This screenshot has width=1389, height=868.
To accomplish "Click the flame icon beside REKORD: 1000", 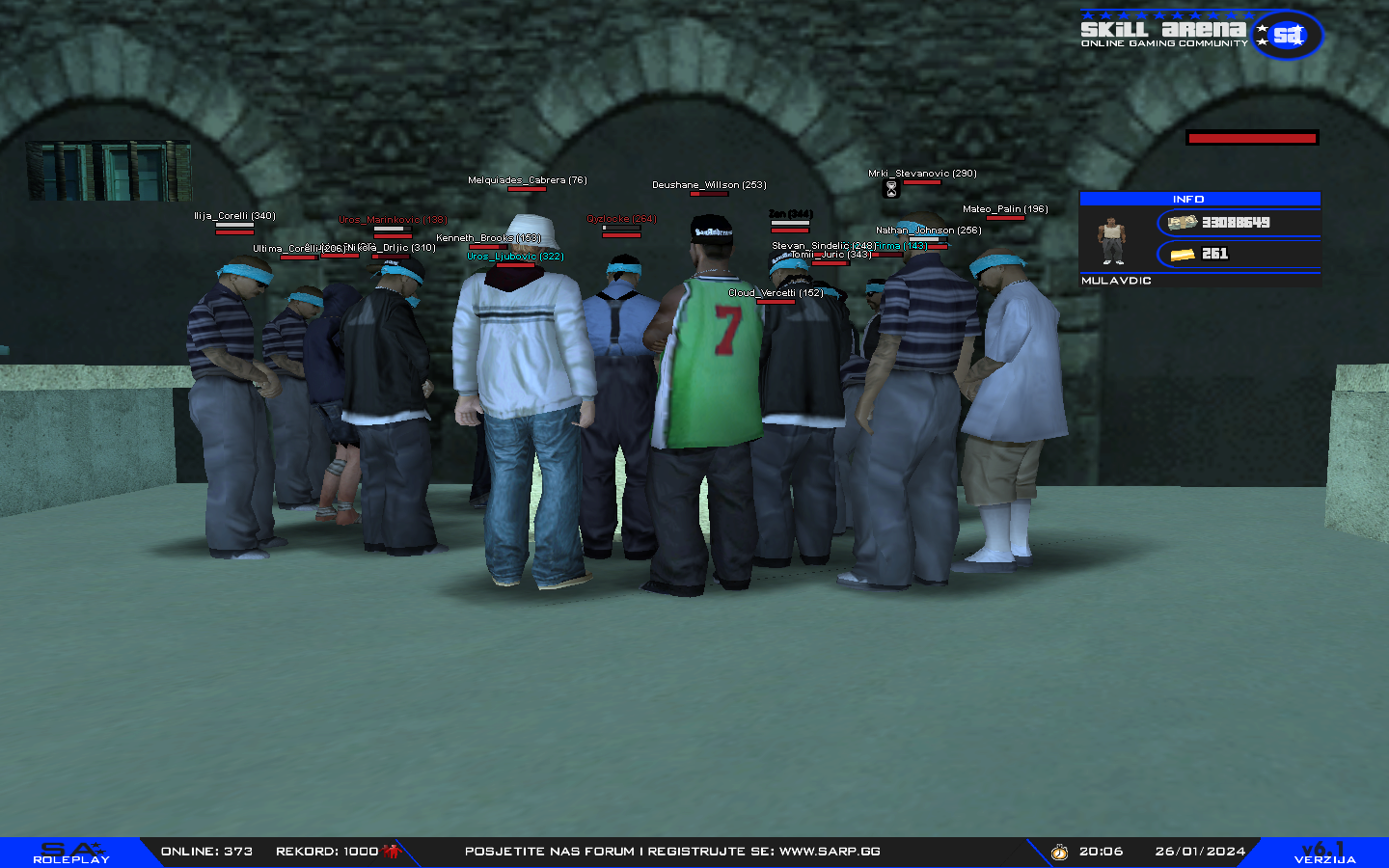I will [x=390, y=851].
